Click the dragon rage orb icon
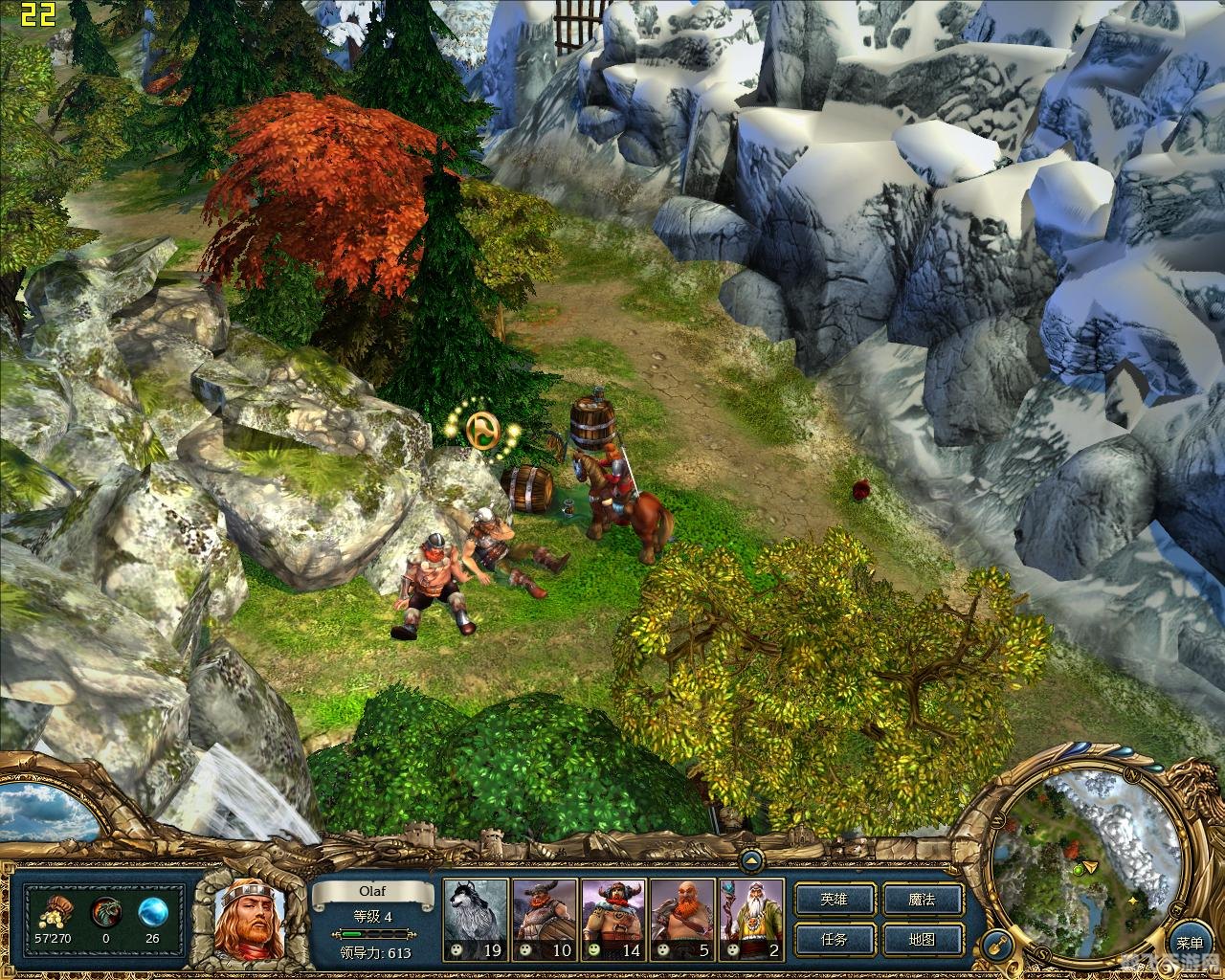1225x980 pixels. pyautogui.click(x=105, y=910)
